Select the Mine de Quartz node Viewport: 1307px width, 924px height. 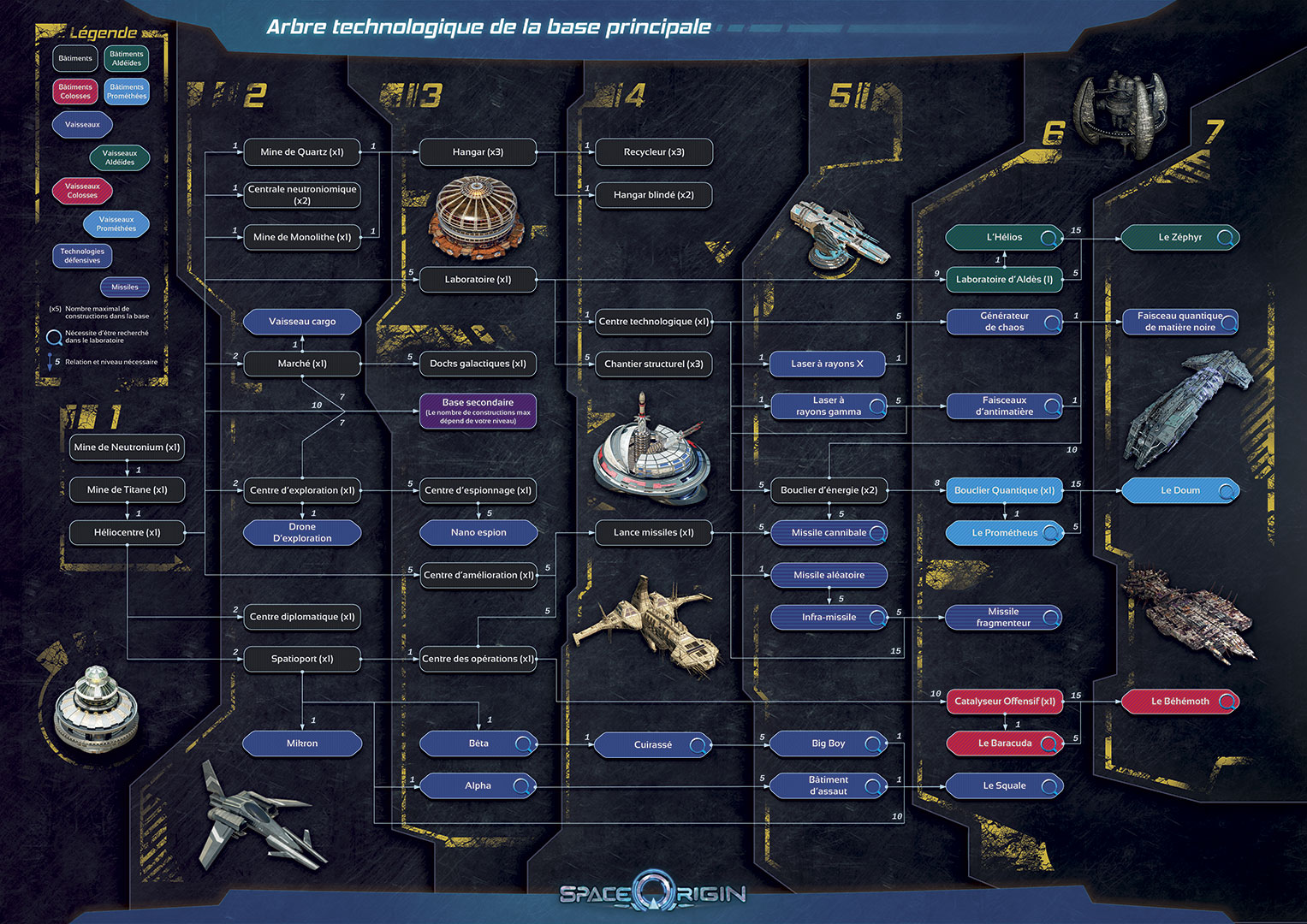pyautogui.click(x=302, y=152)
